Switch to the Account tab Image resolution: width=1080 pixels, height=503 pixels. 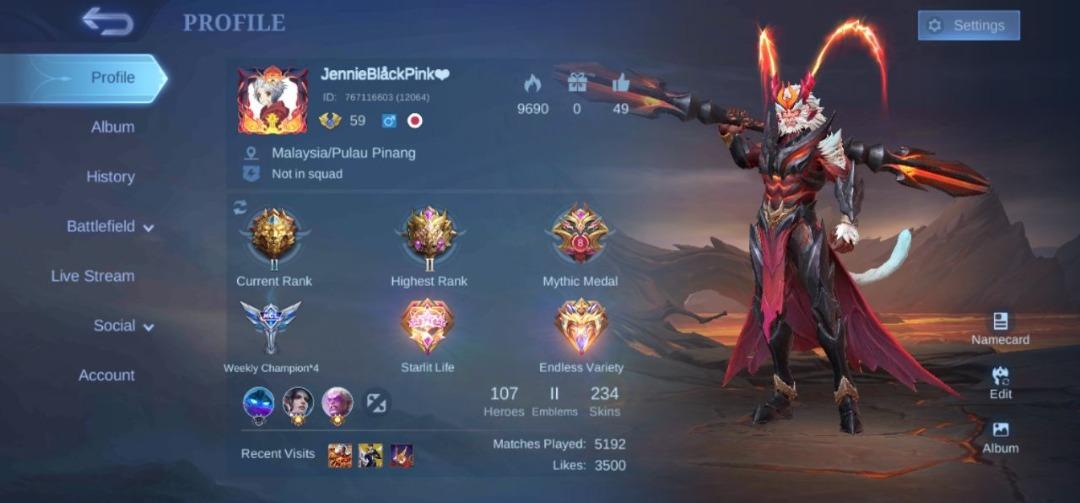point(106,376)
